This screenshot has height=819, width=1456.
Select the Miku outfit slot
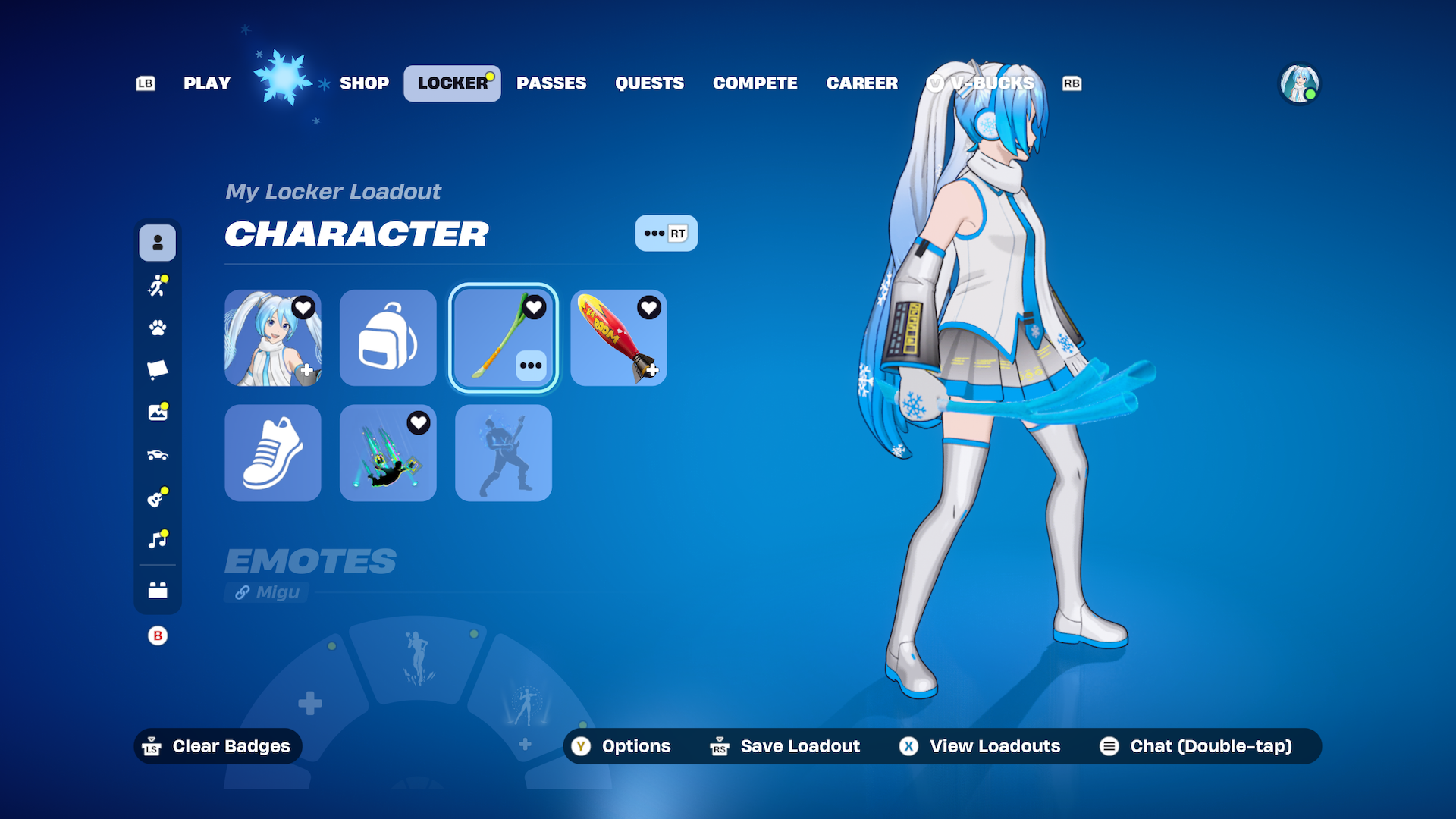coord(273,338)
